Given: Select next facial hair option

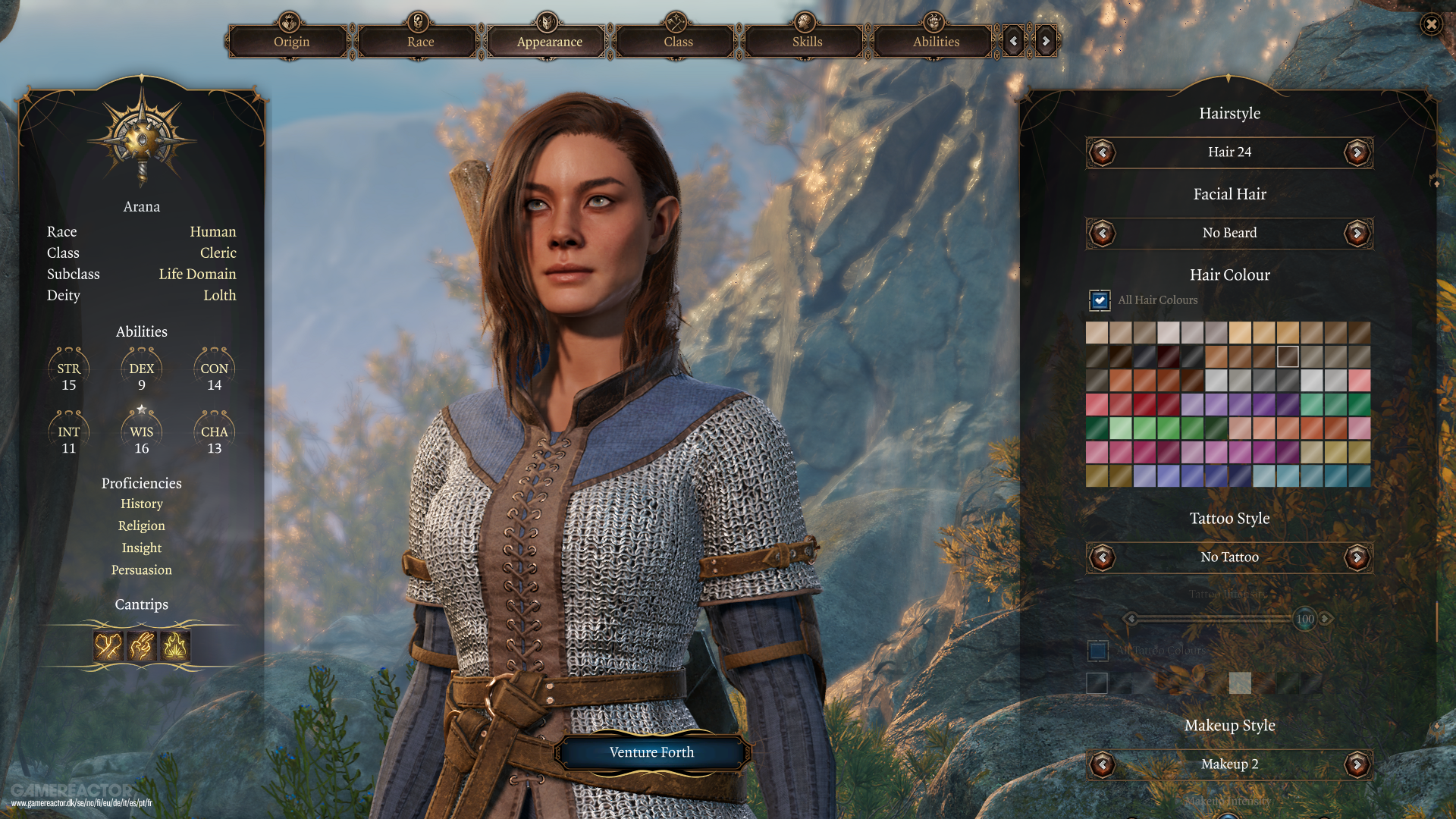Looking at the screenshot, I should pyautogui.click(x=1357, y=233).
